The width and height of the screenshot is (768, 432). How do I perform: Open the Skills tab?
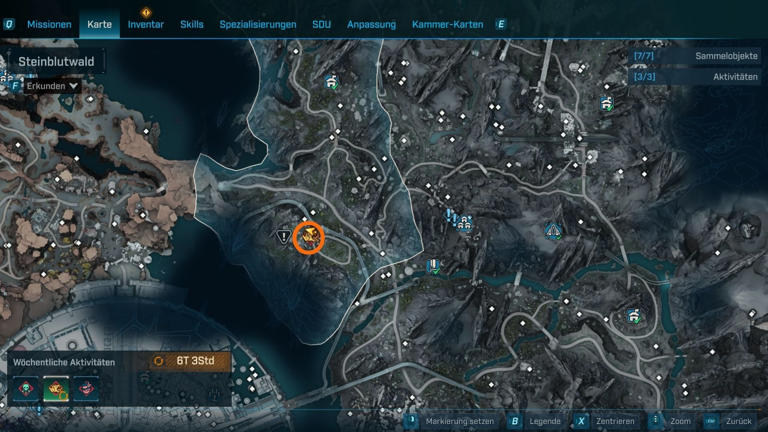192,24
